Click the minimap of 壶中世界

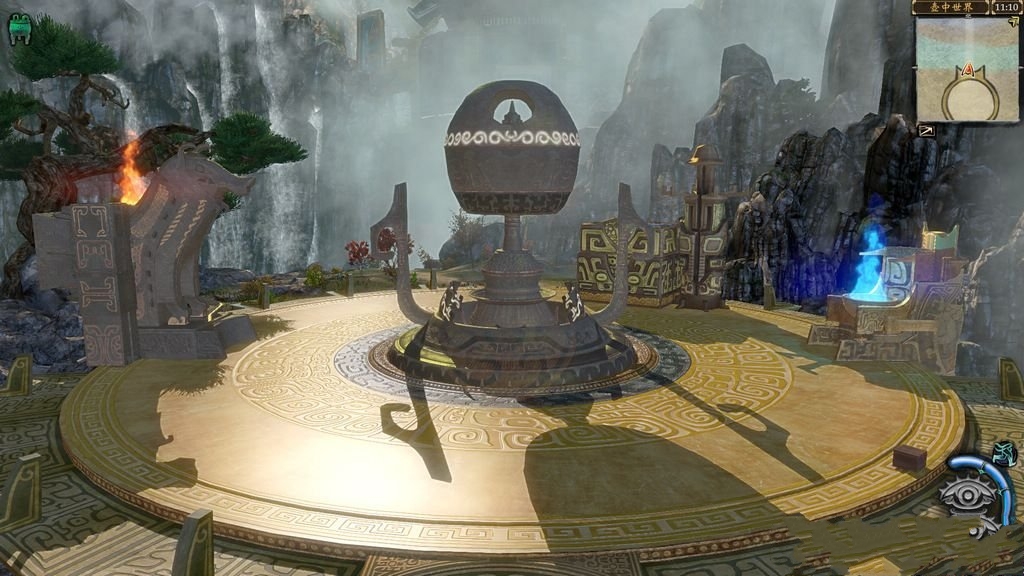[966, 68]
